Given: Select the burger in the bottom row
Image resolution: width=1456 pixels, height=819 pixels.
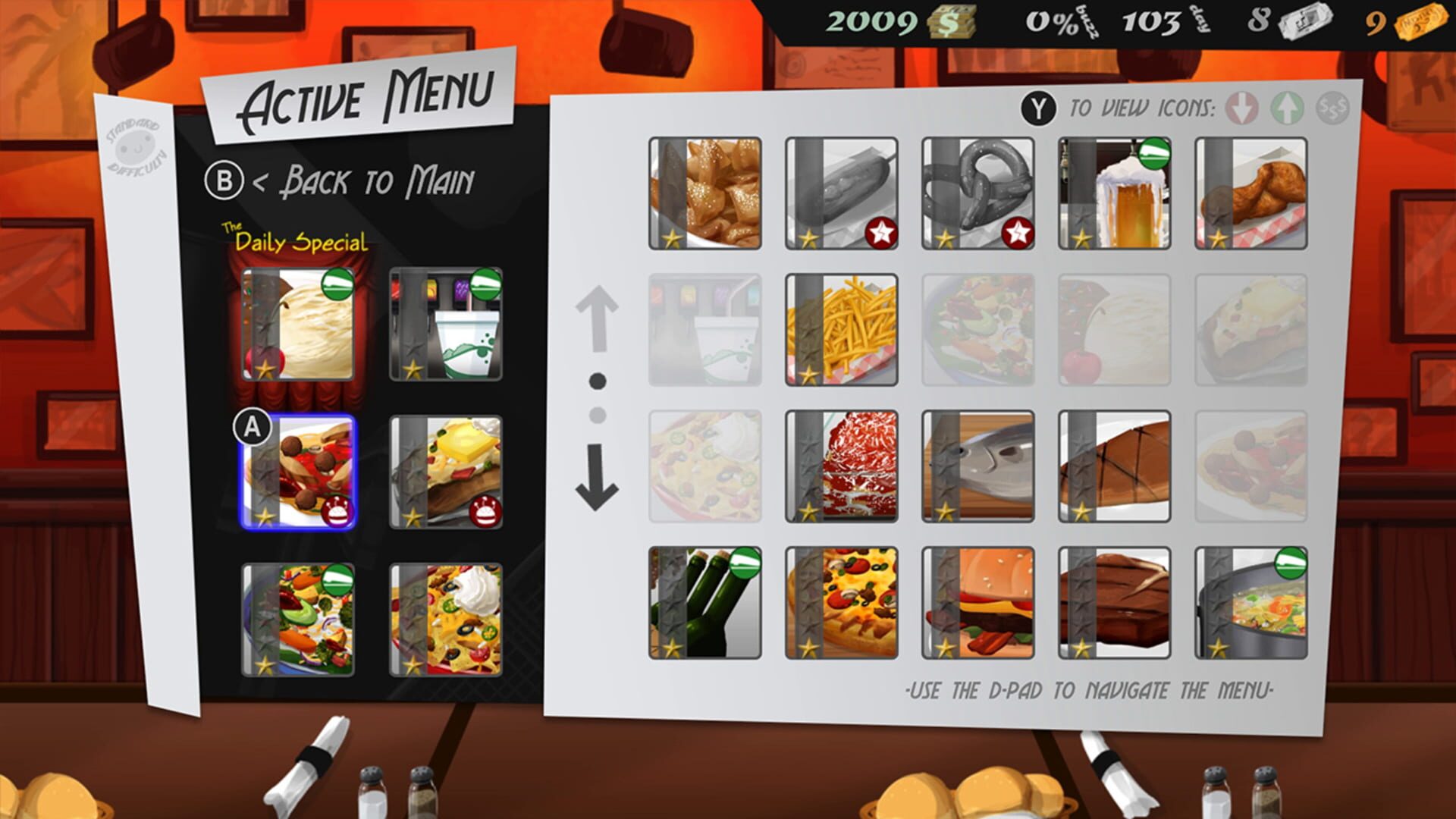Looking at the screenshot, I should pyautogui.click(x=977, y=603).
